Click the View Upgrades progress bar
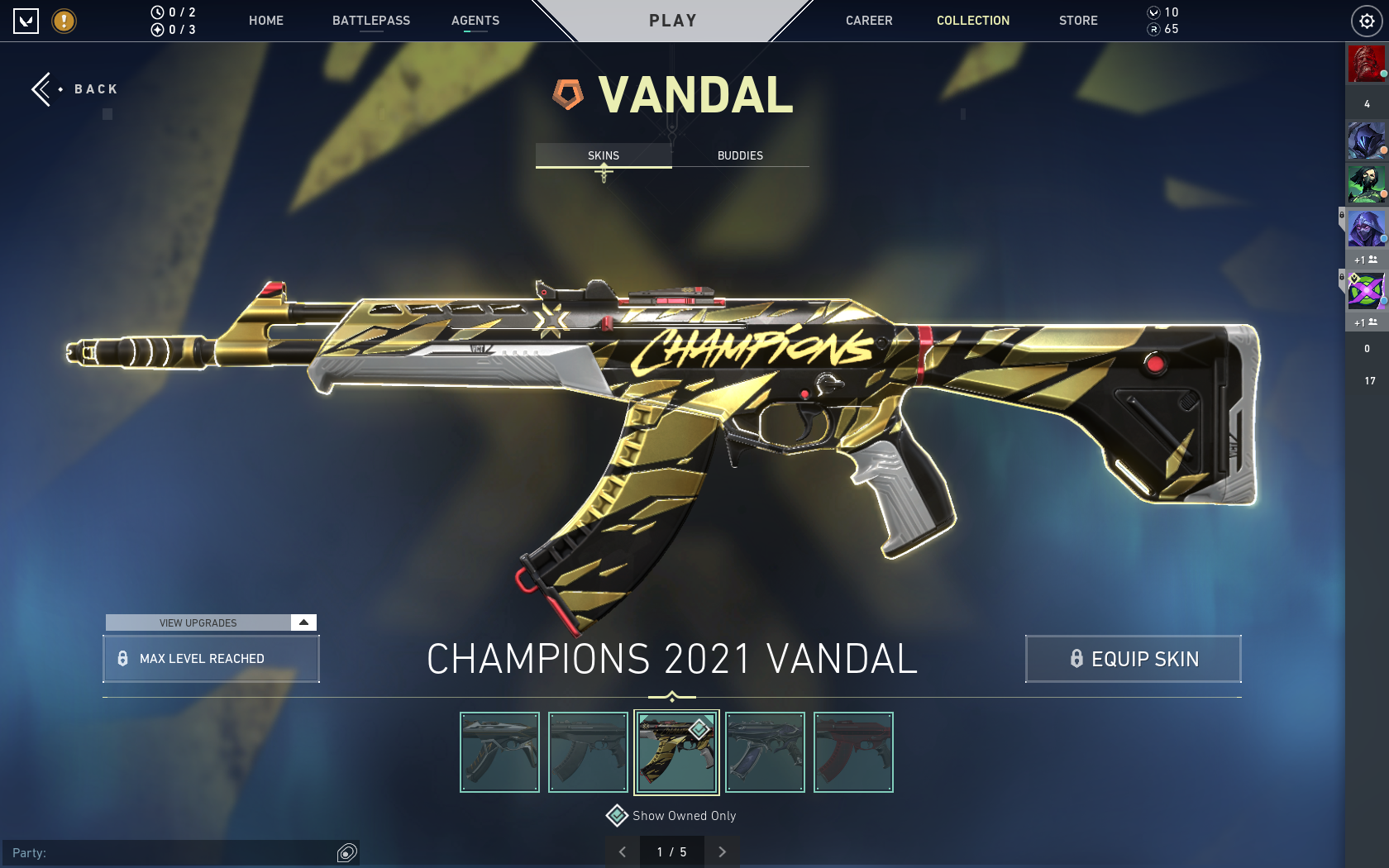Screen dimensions: 1389x868 tap(198, 622)
